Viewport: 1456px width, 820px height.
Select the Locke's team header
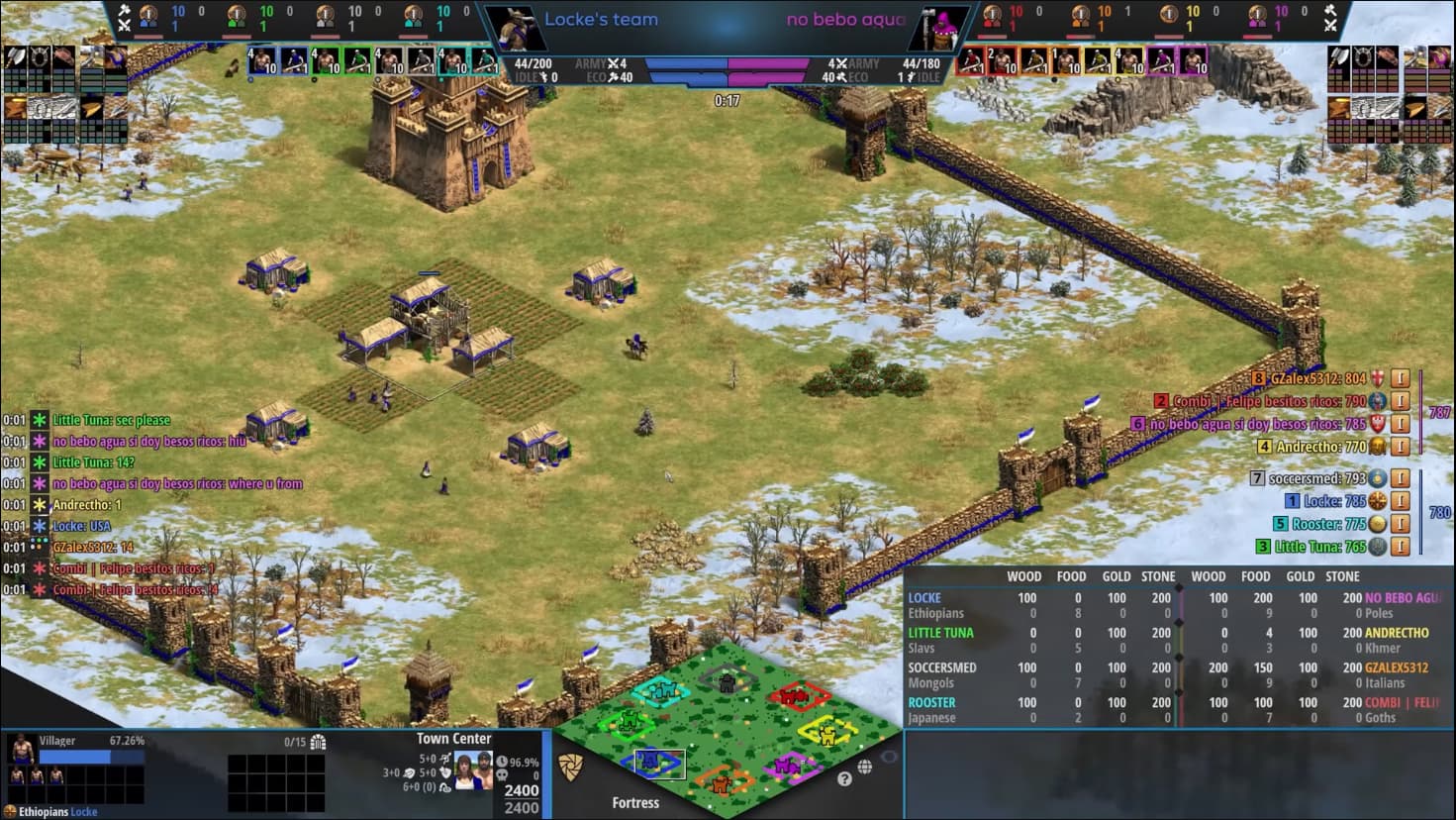pyautogui.click(x=600, y=19)
